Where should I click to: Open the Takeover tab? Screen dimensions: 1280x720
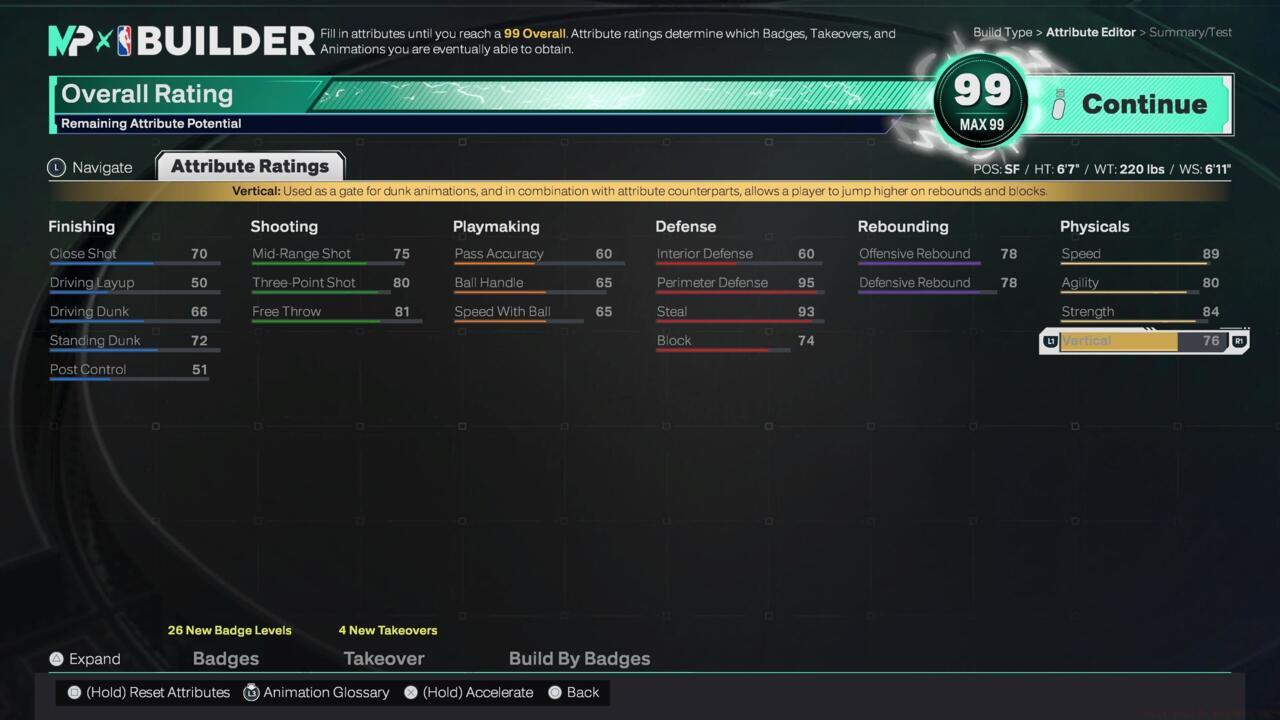[384, 658]
